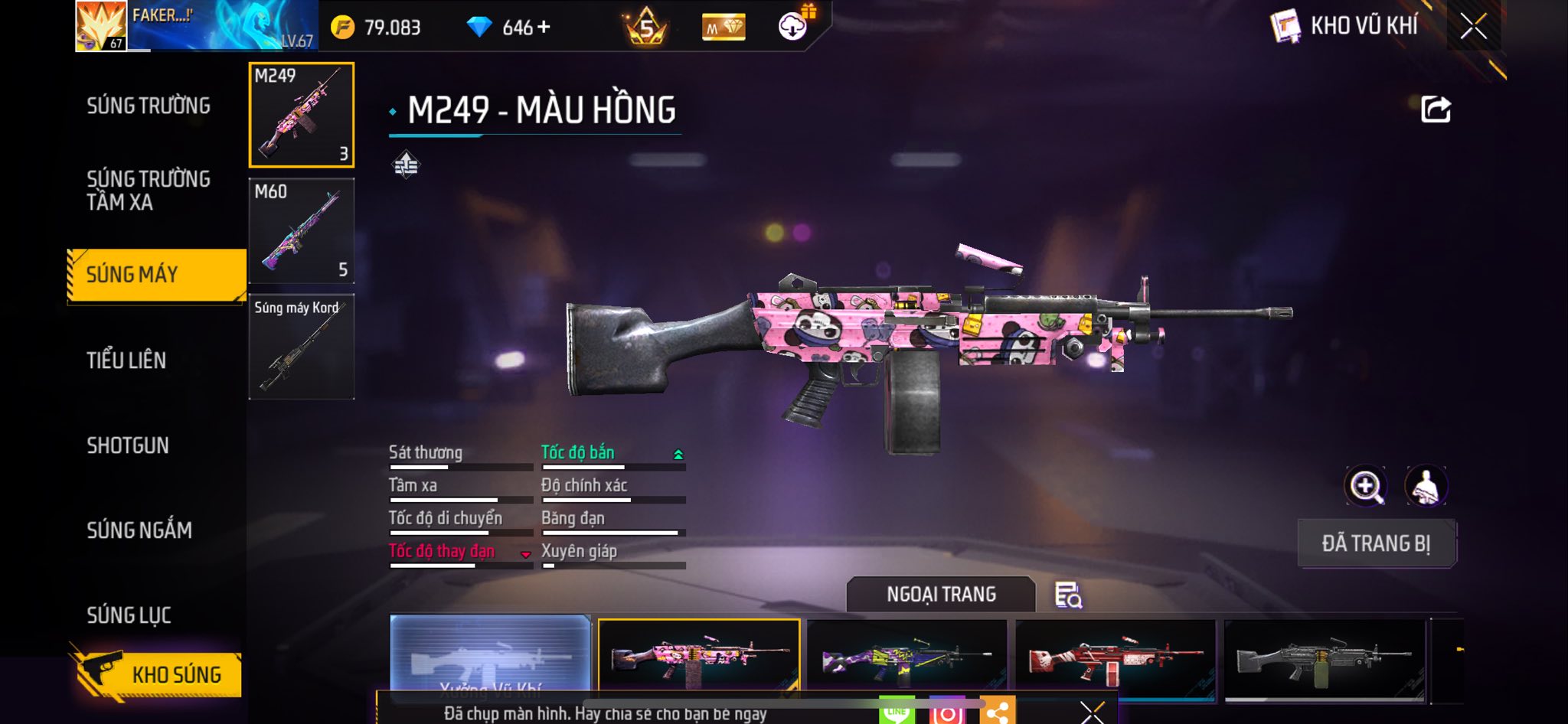The height and width of the screenshot is (724, 1568).
Task: Open the Tiểu Liên weapon category
Action: click(126, 360)
